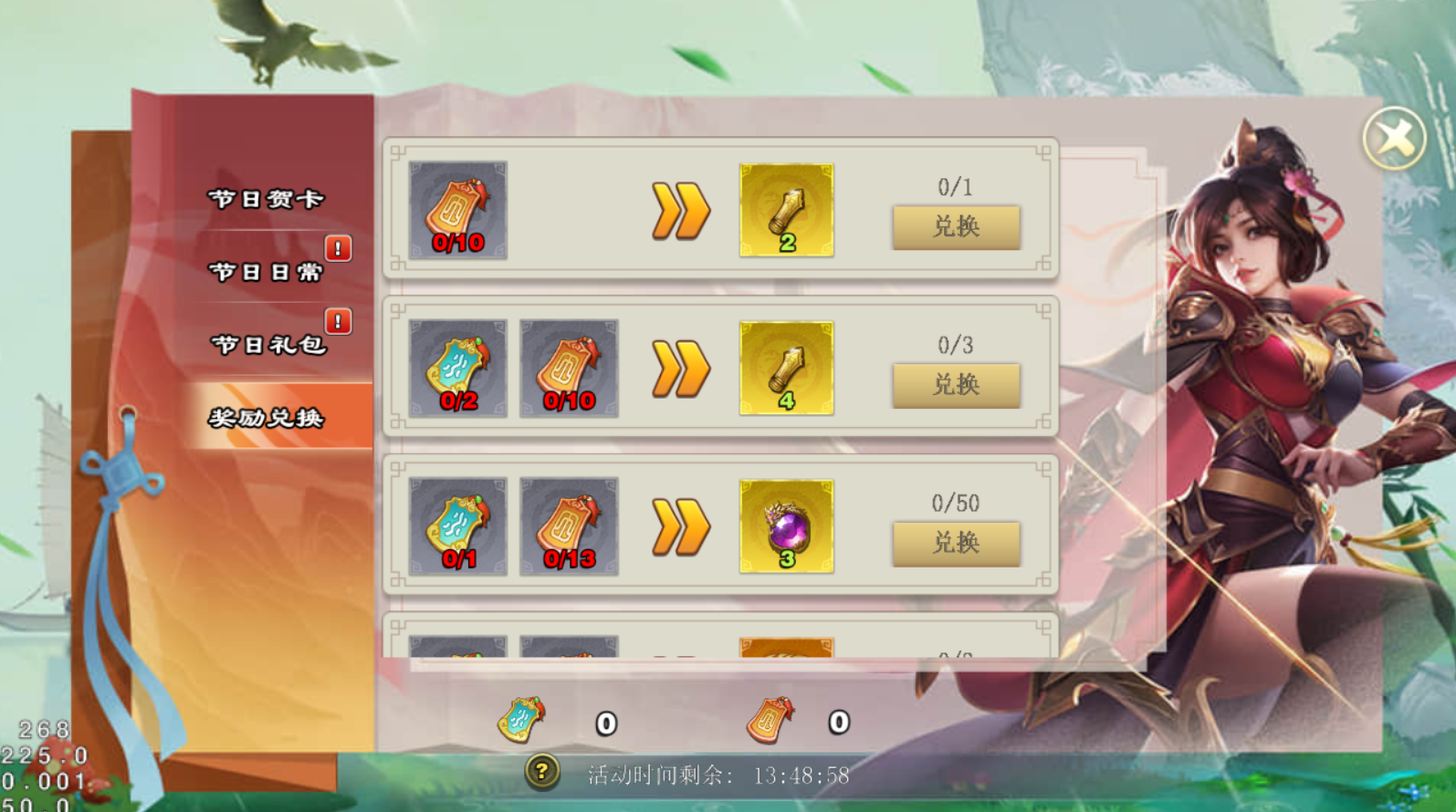Select the 节日礼包 tab
This screenshot has width=1456, height=812.
tap(268, 345)
